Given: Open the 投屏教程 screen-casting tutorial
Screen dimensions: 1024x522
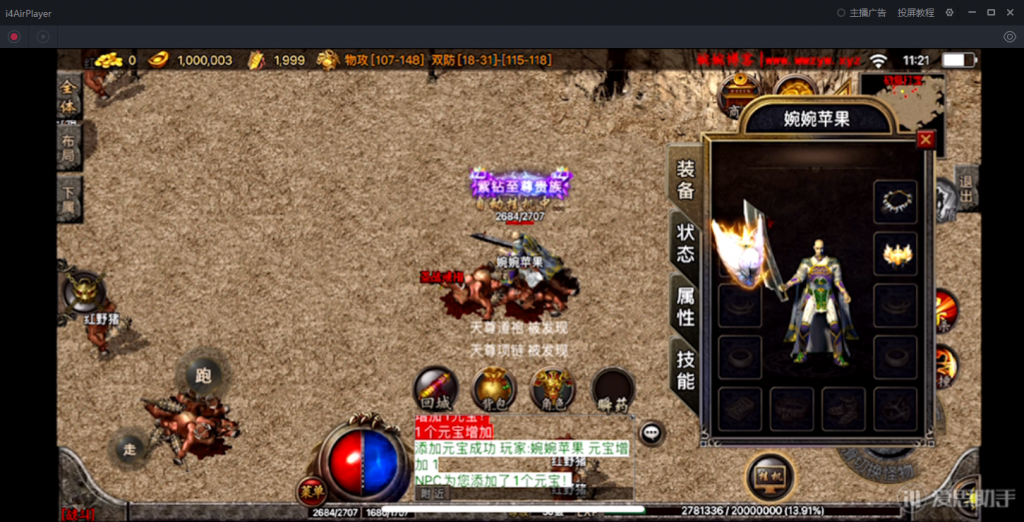Looking at the screenshot, I should point(915,13).
